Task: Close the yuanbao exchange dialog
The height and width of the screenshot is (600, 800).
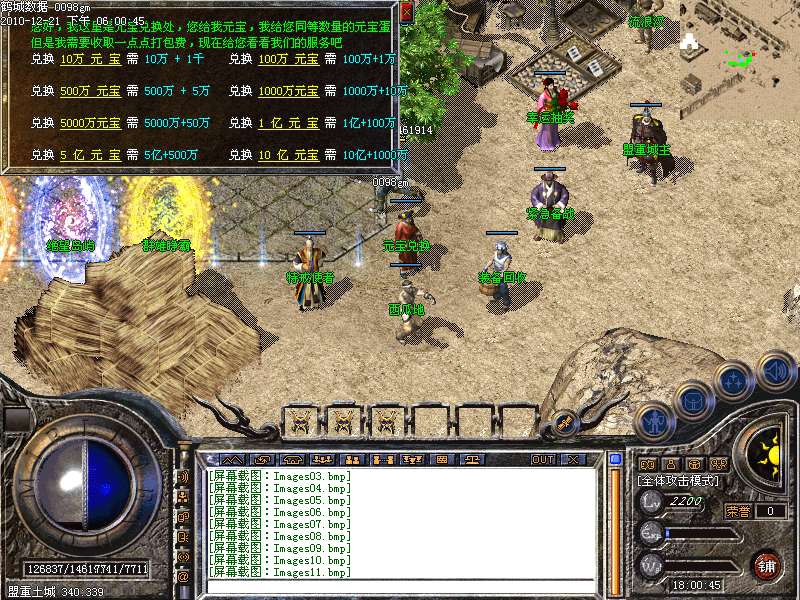Action: (x=406, y=12)
